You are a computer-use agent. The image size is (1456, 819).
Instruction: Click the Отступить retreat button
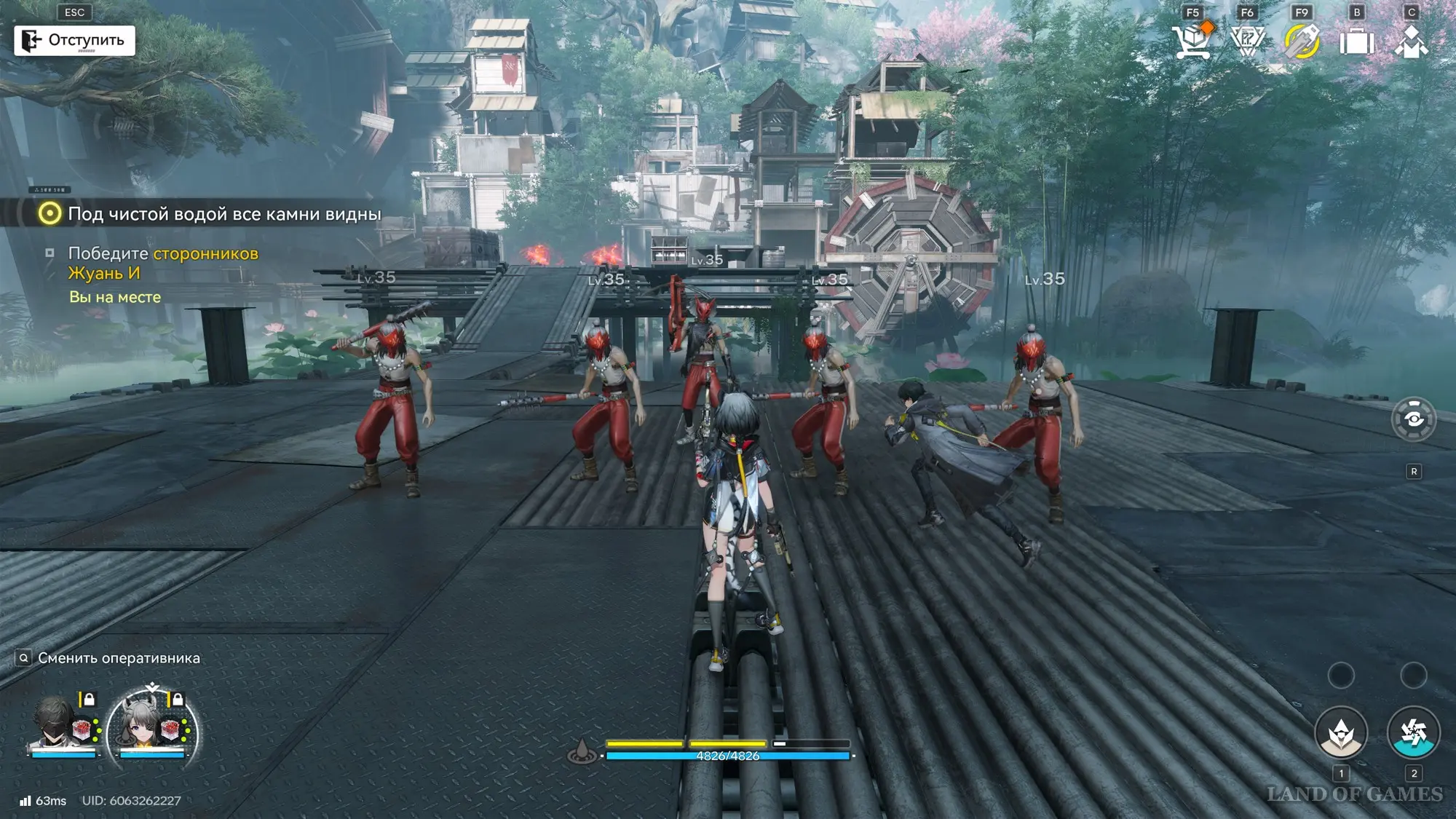(x=74, y=40)
